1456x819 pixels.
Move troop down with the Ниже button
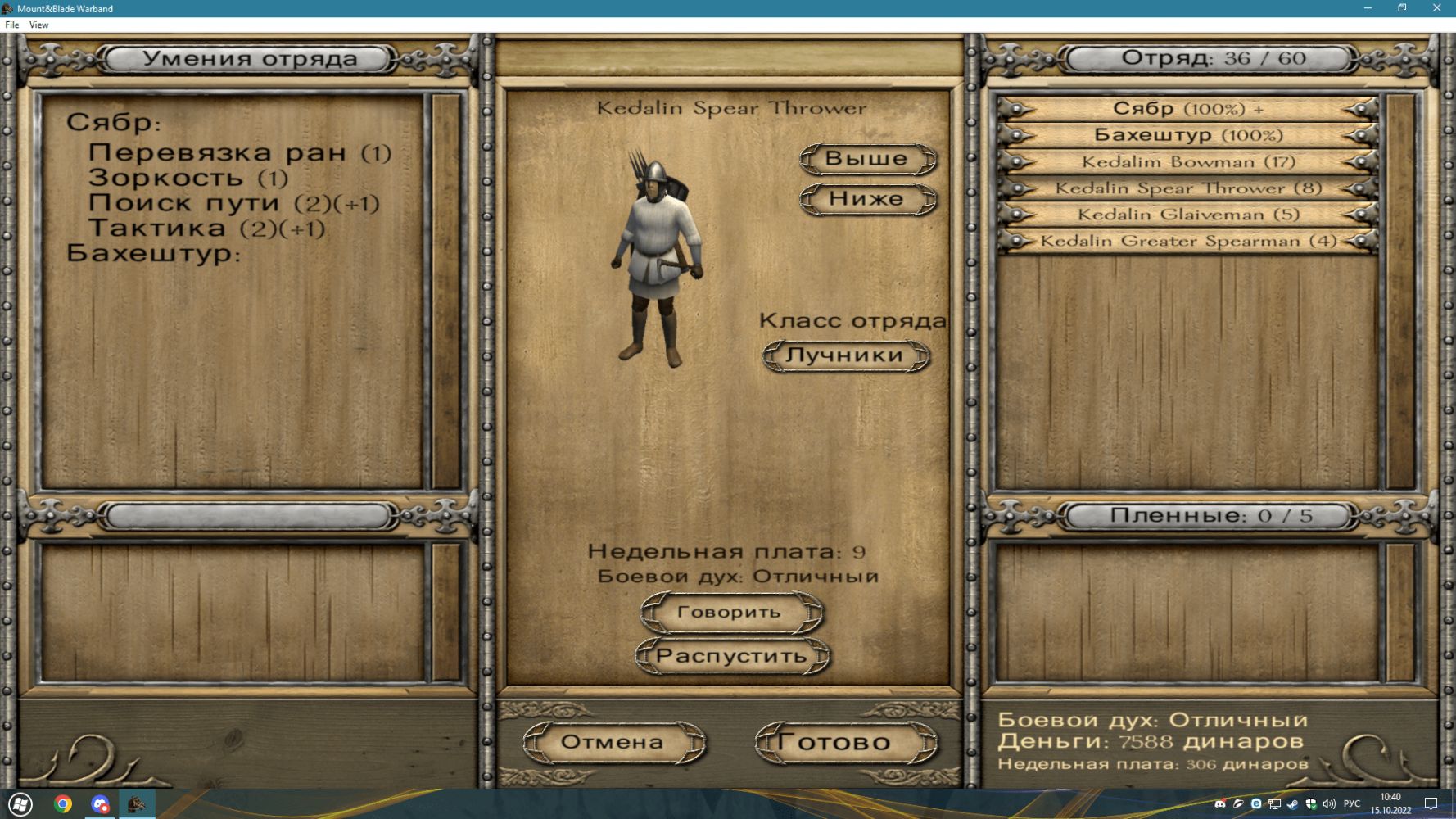(866, 199)
